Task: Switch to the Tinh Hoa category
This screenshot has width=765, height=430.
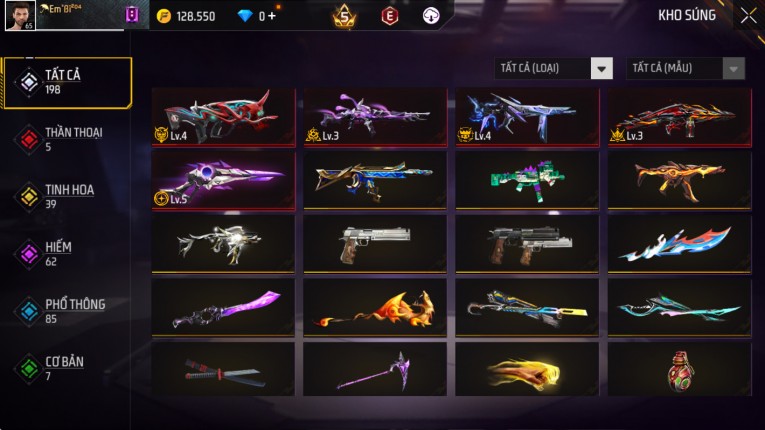Action: [x=67, y=196]
